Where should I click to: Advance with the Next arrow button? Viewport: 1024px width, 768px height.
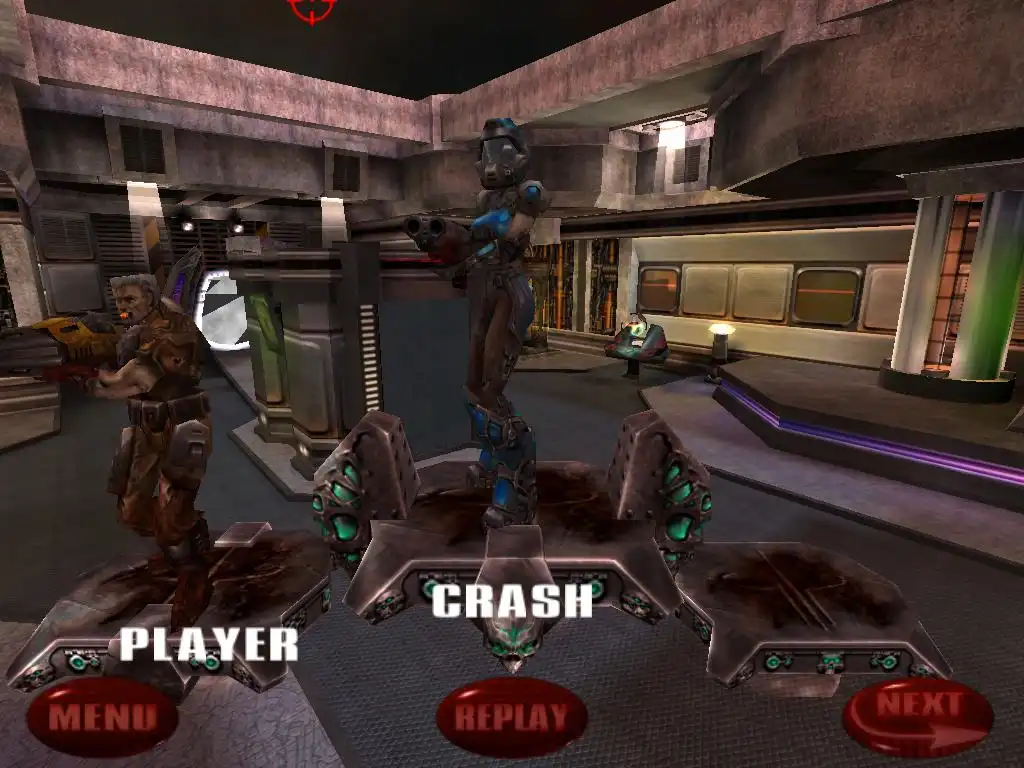pos(918,714)
